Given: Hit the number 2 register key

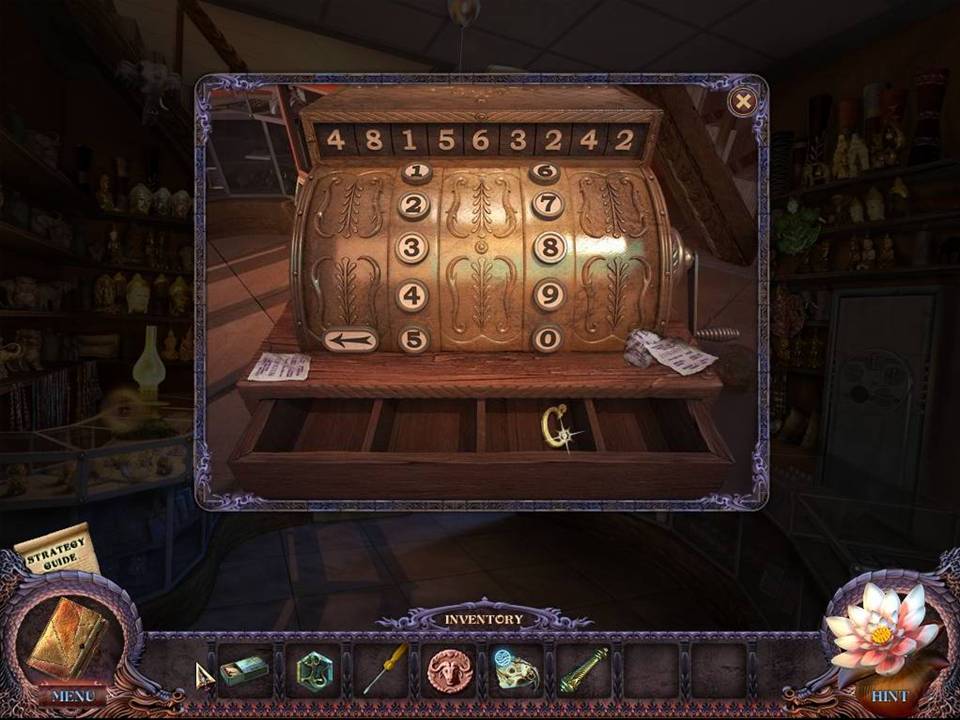Looking at the screenshot, I should [414, 207].
